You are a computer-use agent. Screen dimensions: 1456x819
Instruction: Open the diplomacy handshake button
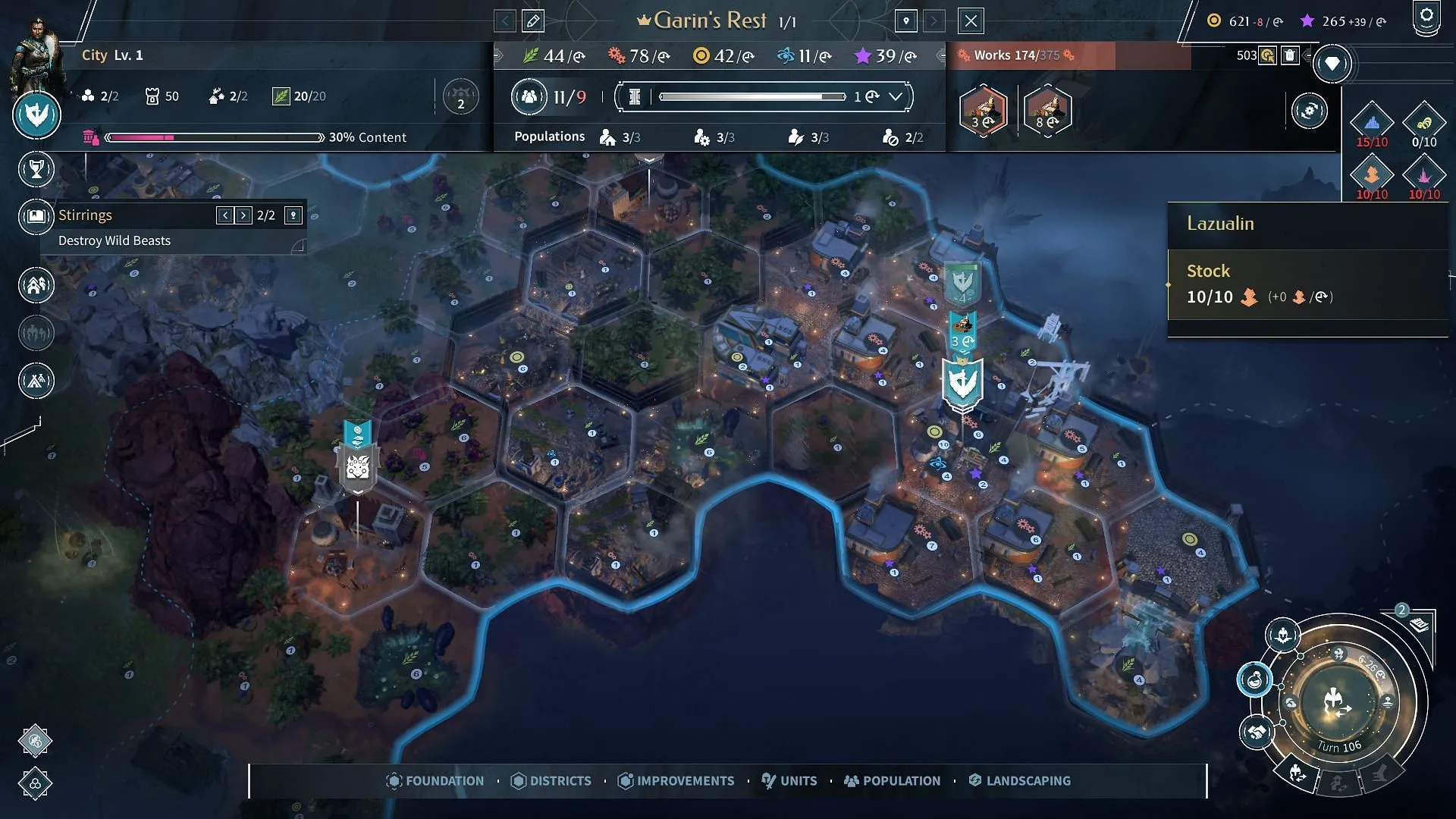coord(1257,733)
